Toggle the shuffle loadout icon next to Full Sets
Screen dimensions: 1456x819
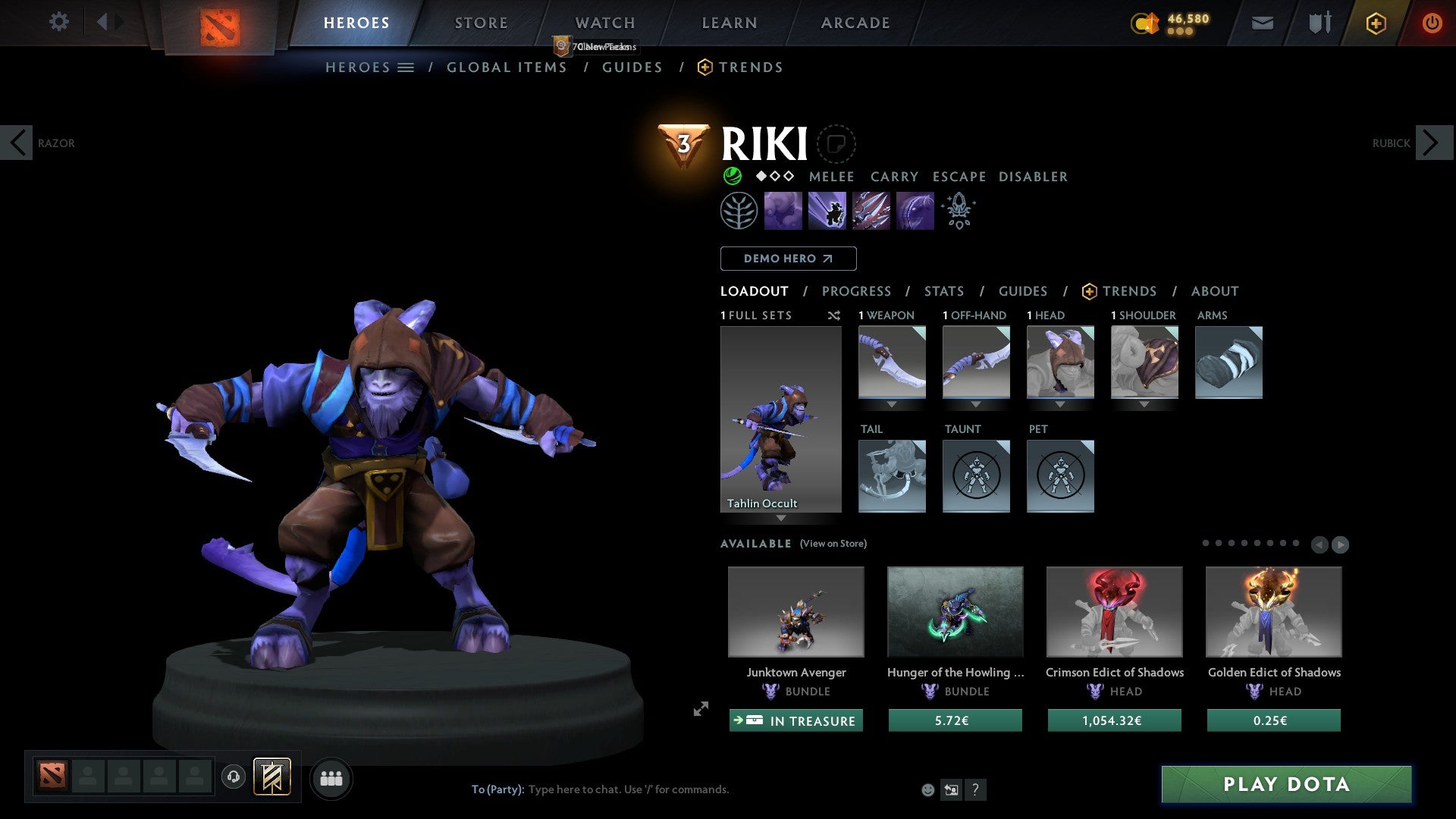(x=834, y=315)
